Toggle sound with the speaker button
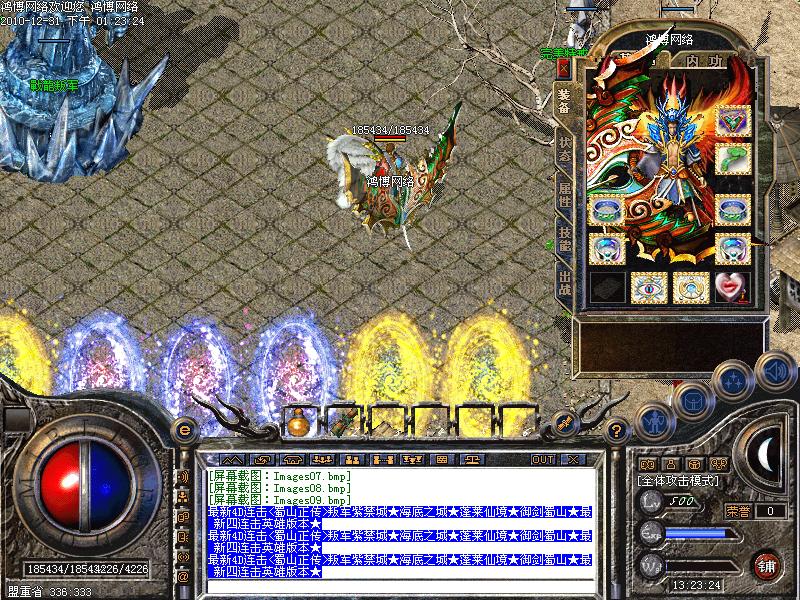The height and width of the screenshot is (600, 800). pos(774,370)
